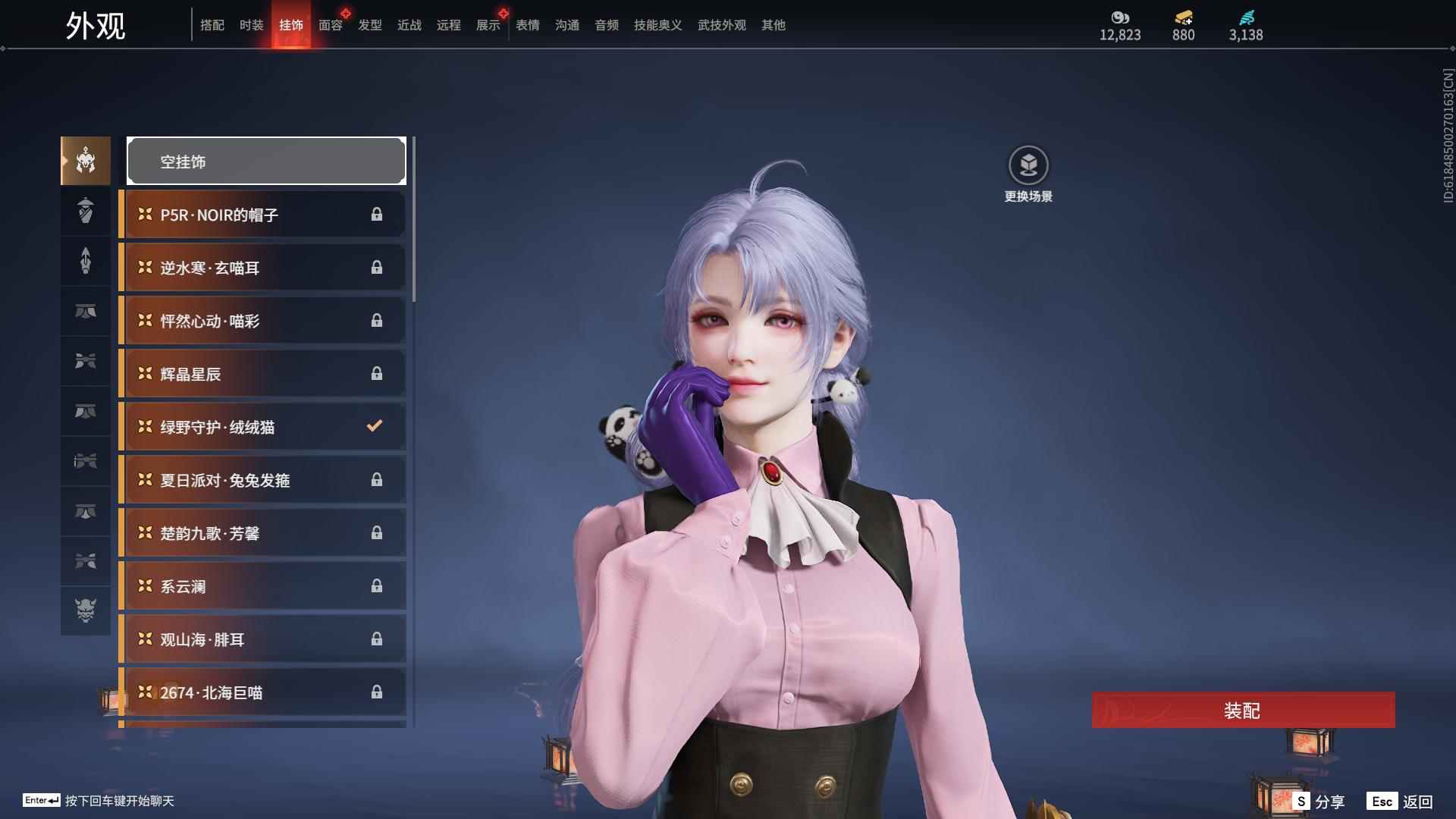Select P5R·NOIR的帽子 accessory
Viewport: 1456px width, 819px height.
(262, 215)
